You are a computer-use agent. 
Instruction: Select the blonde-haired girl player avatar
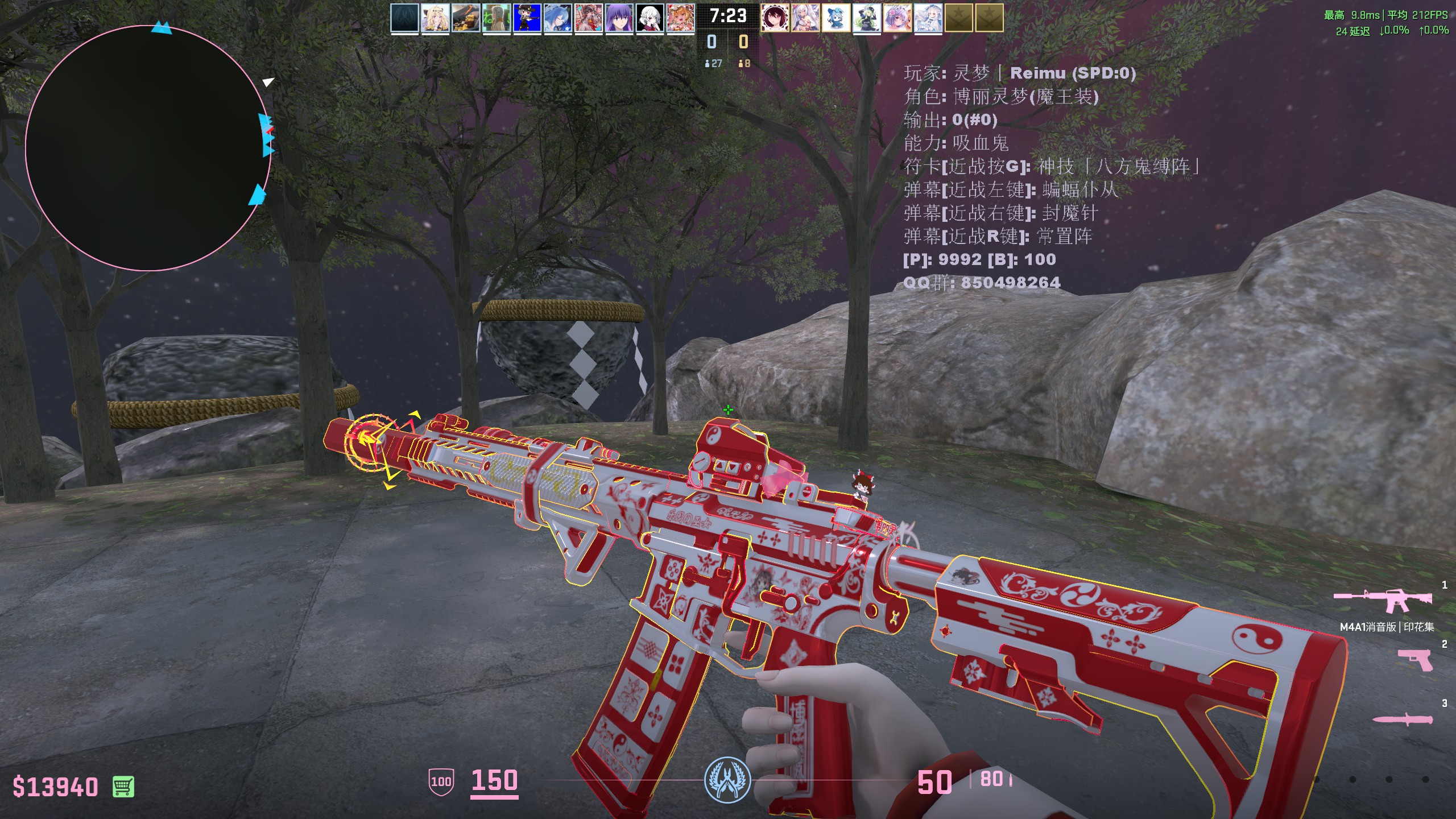(435, 18)
